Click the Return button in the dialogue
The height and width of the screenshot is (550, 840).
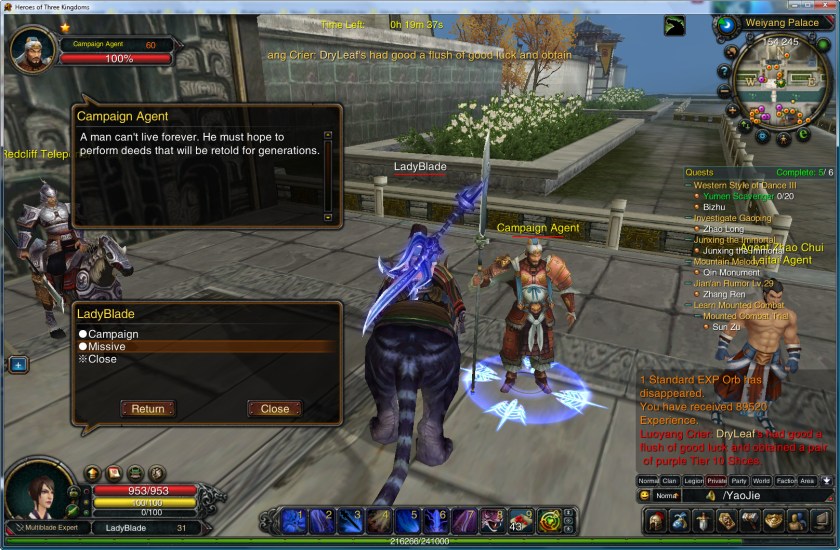147,408
